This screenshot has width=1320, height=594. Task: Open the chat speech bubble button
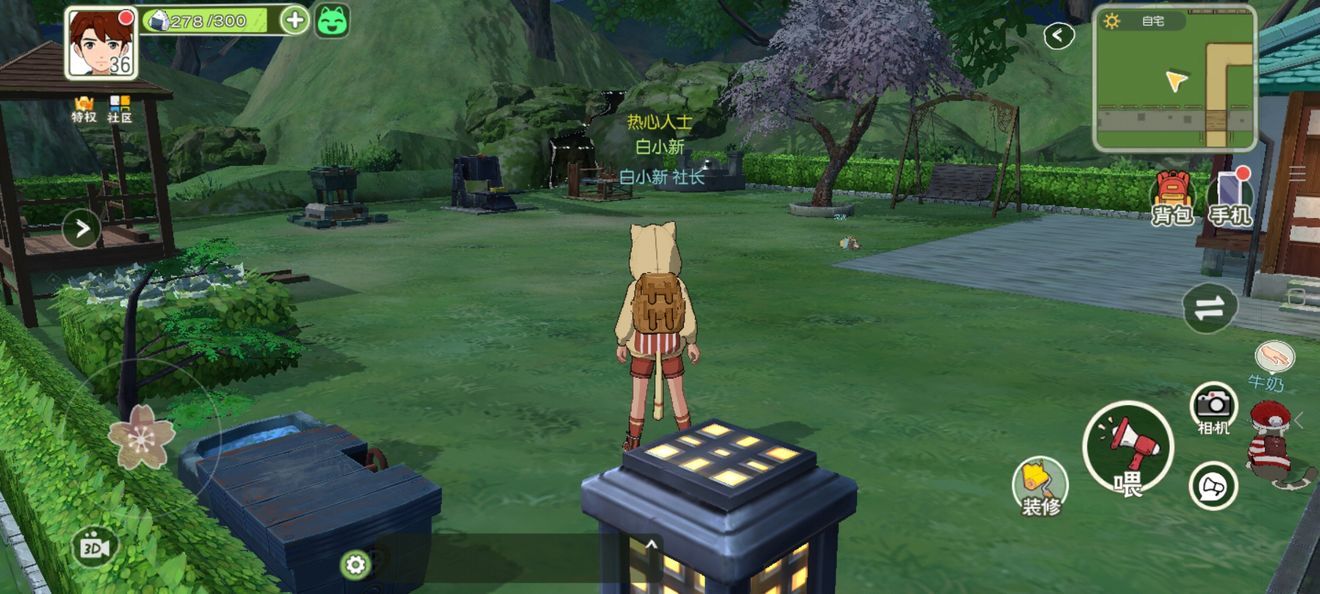tap(1213, 487)
